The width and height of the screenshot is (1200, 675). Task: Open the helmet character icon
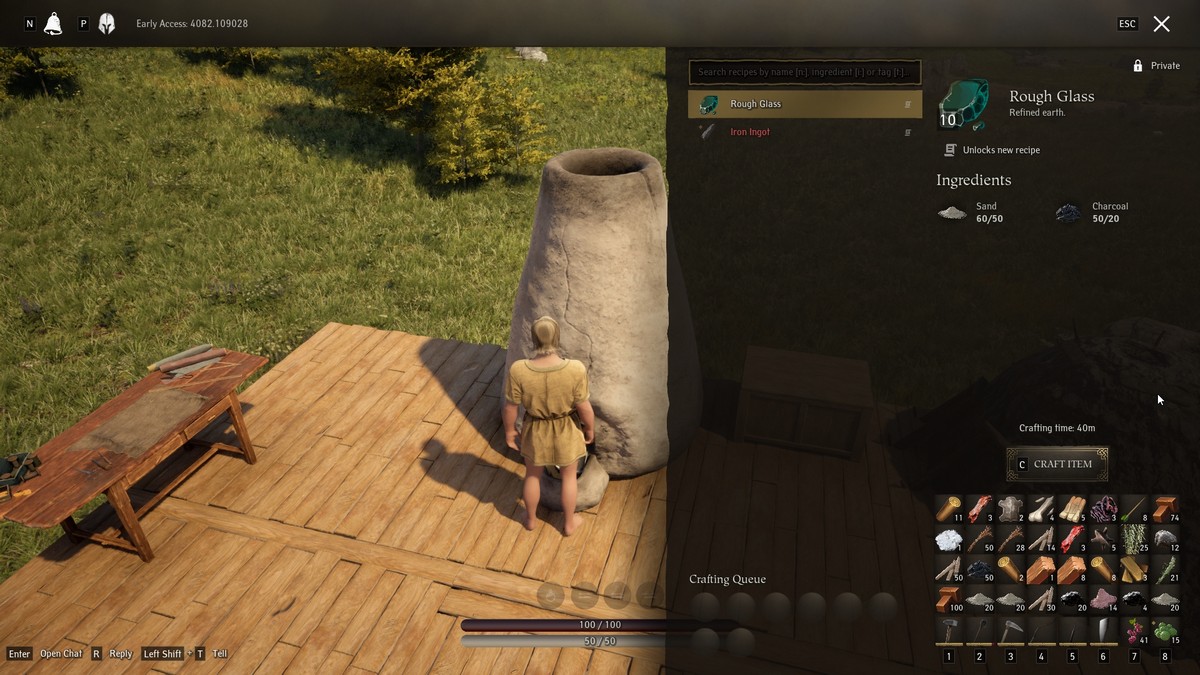pyautogui.click(x=107, y=24)
